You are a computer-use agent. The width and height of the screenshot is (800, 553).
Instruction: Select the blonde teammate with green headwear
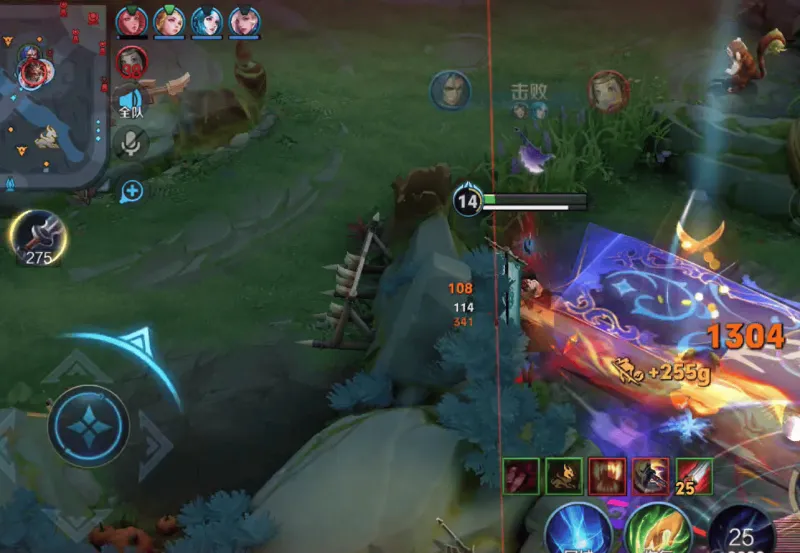[169, 21]
